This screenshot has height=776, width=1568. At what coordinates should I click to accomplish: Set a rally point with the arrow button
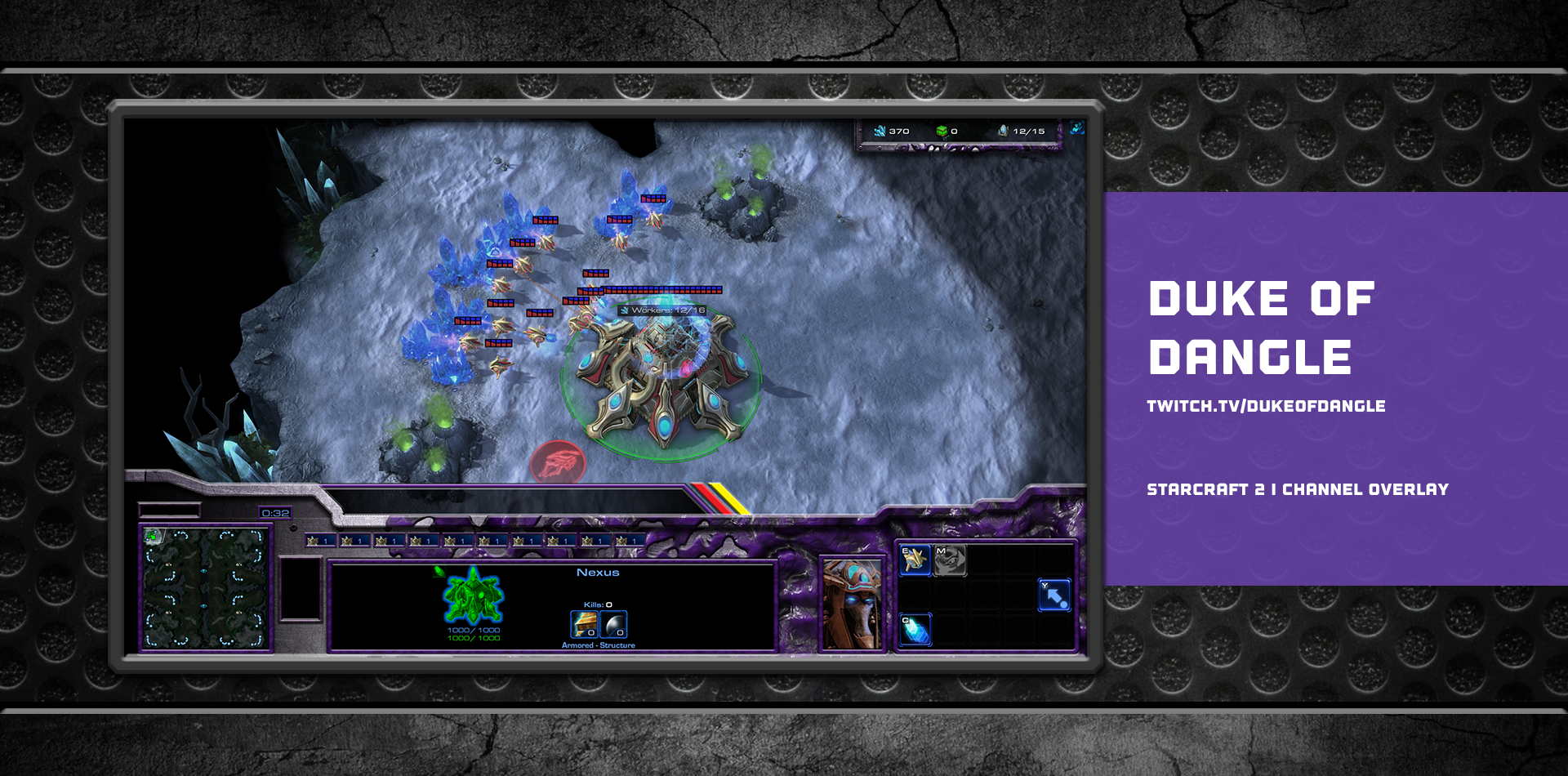pos(1053,595)
